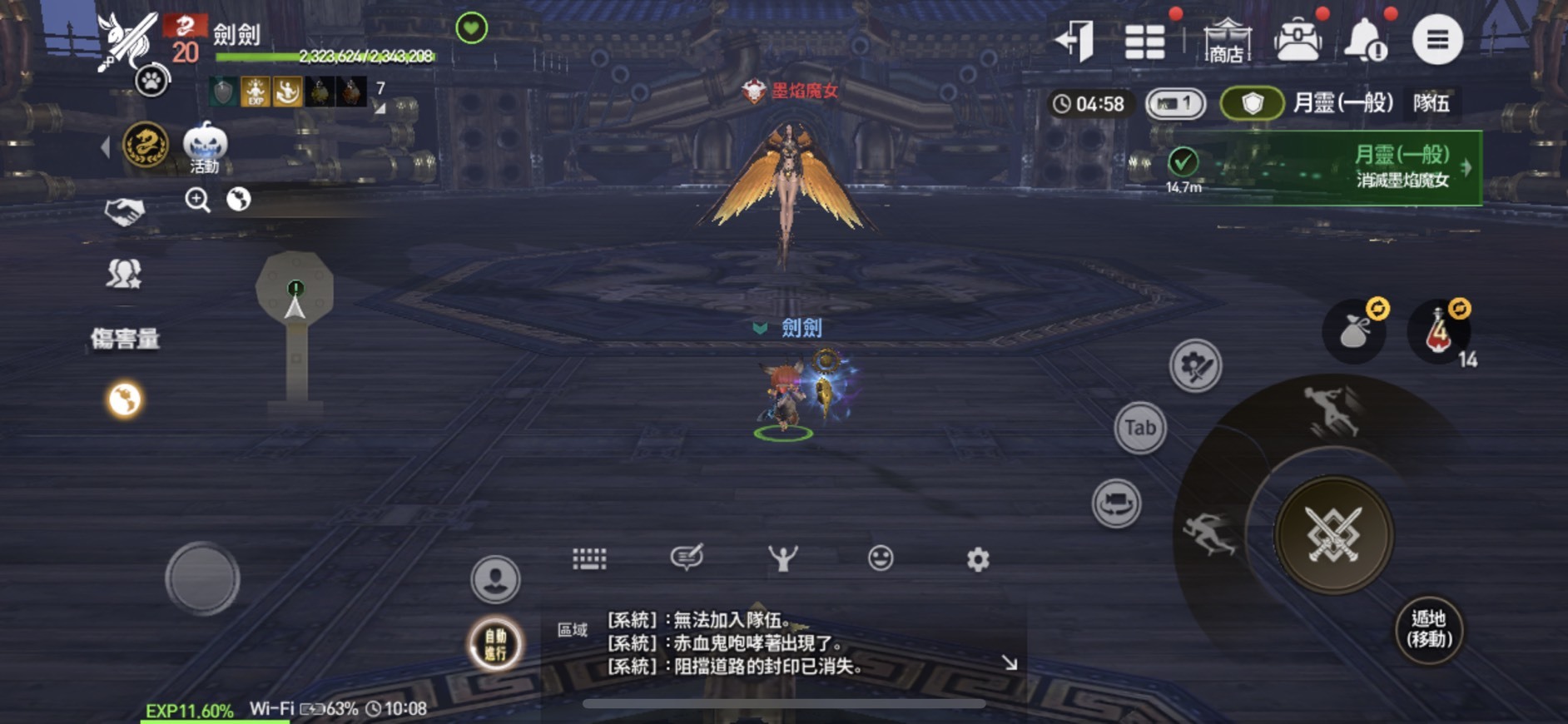Toggle 自動進行 auto-run mode
1568x724 pixels.
tap(494, 642)
